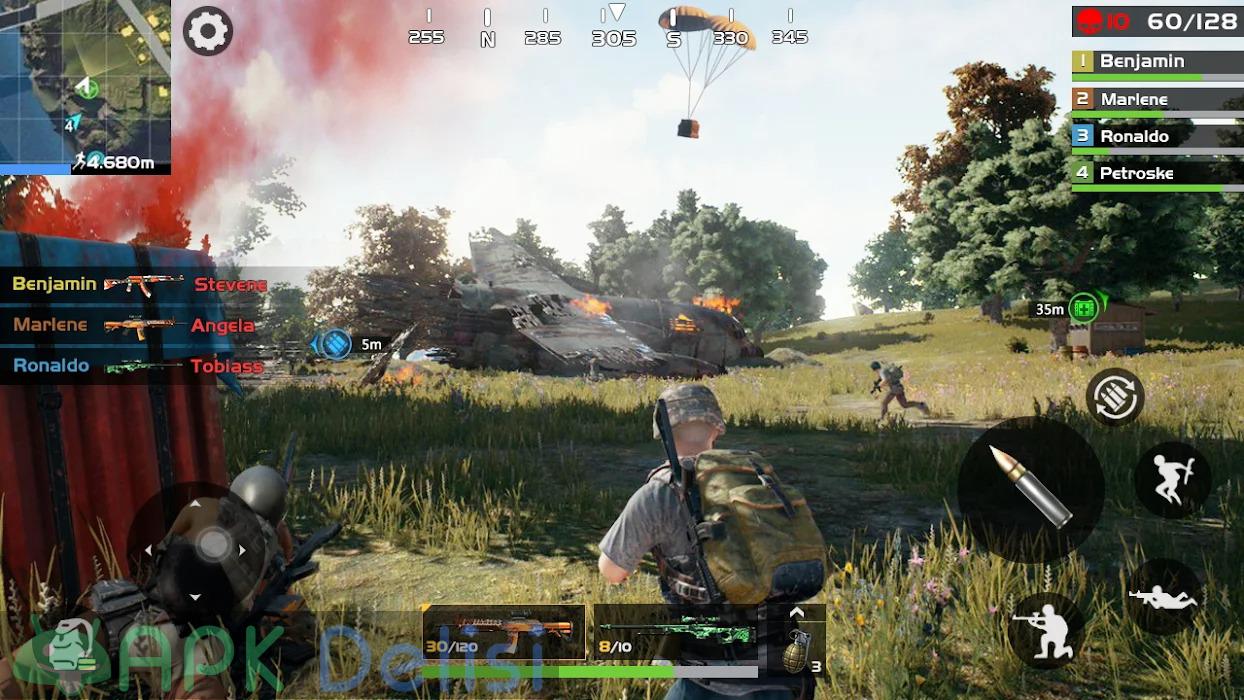Viewport: 1244px width, 700px height.
Task: Expand the throwable selector arrow
Action: tap(797, 613)
